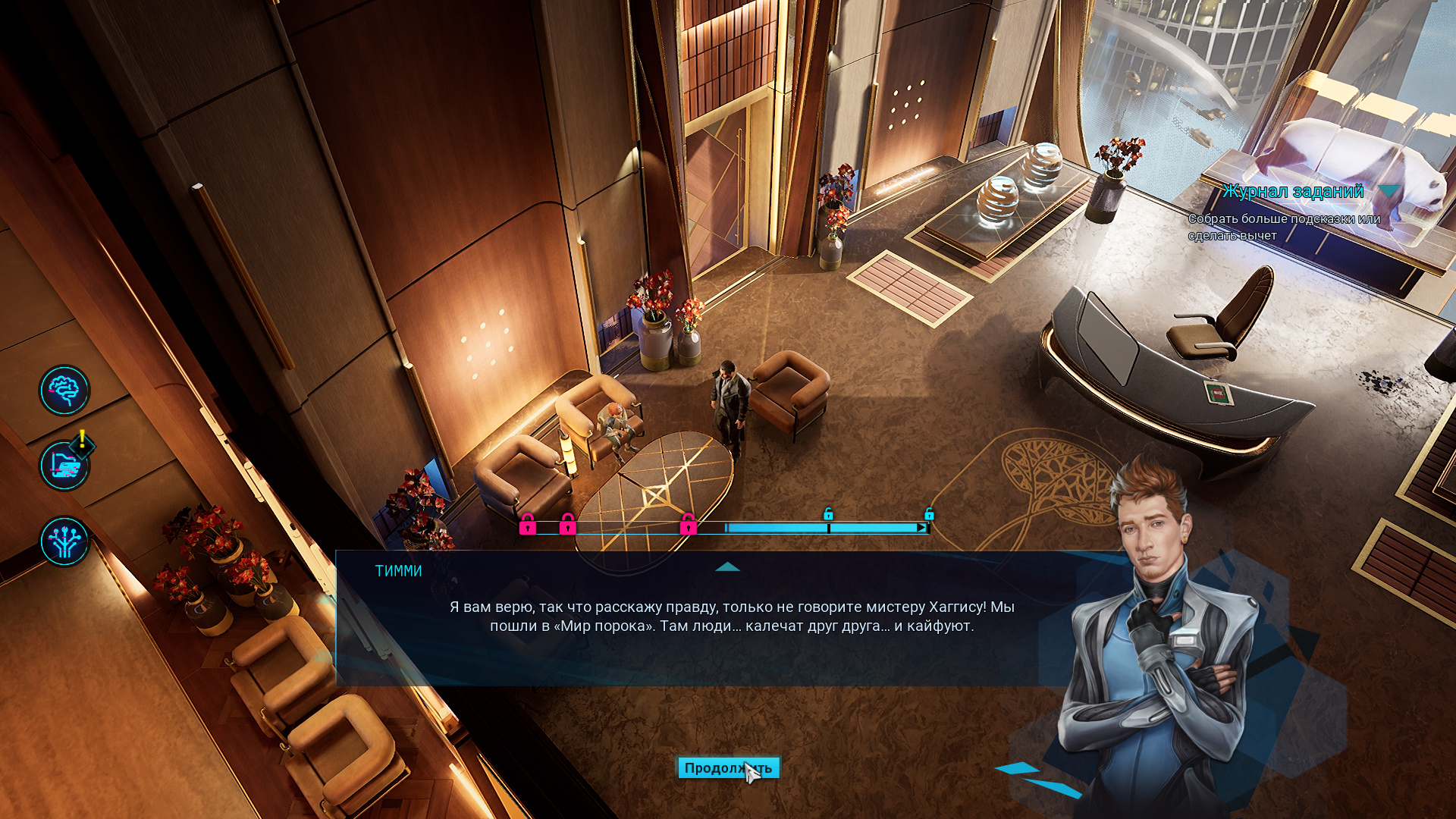Screen dimensions: 1456x819
Task: Collapse the Журнал заданий quest journal
Action: (x=1389, y=191)
